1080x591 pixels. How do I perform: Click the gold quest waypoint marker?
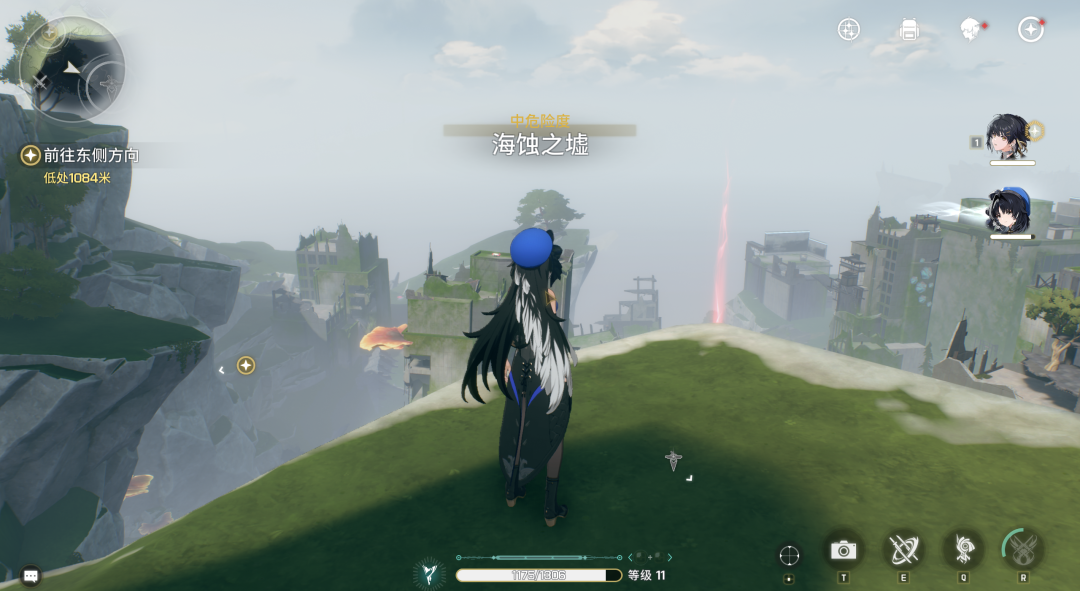pyautogui.click(x=245, y=366)
